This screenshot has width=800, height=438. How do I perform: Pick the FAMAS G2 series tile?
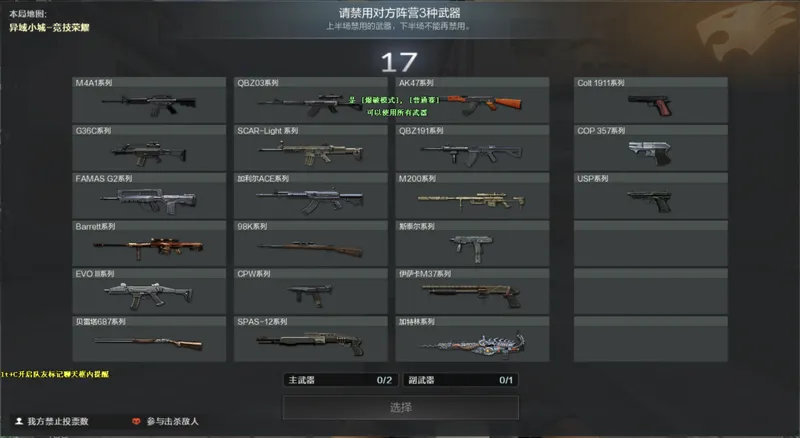(x=149, y=196)
